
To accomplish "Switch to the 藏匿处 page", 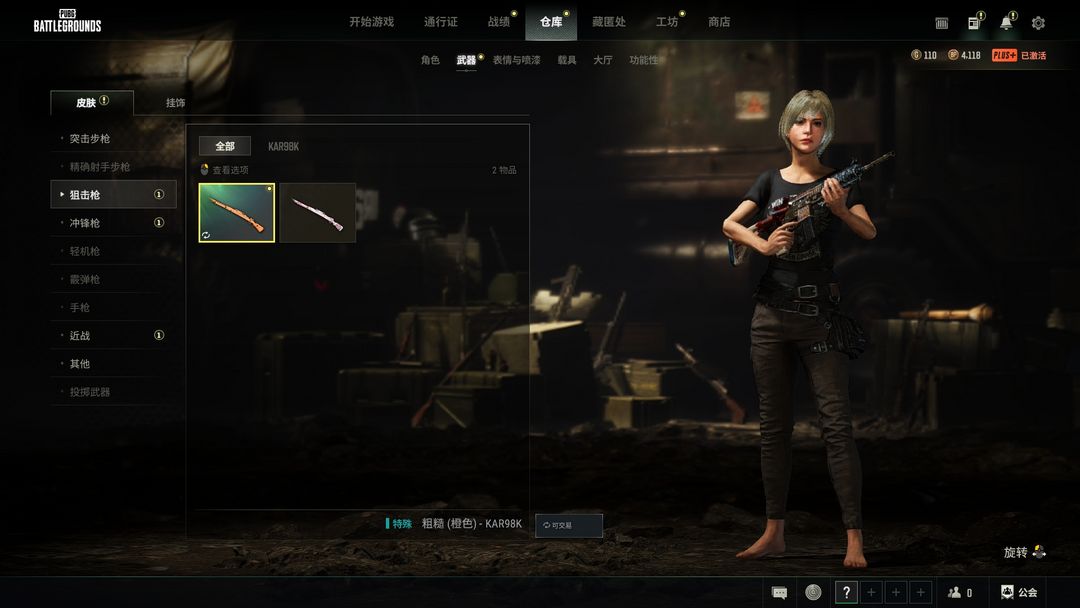I will coord(608,22).
